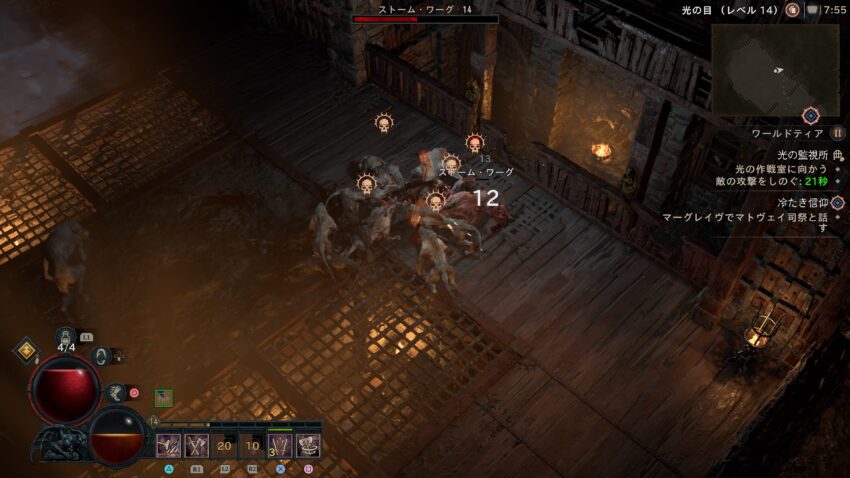
Task: Use the healing potion icon showing 4/4
Action: (x=66, y=340)
